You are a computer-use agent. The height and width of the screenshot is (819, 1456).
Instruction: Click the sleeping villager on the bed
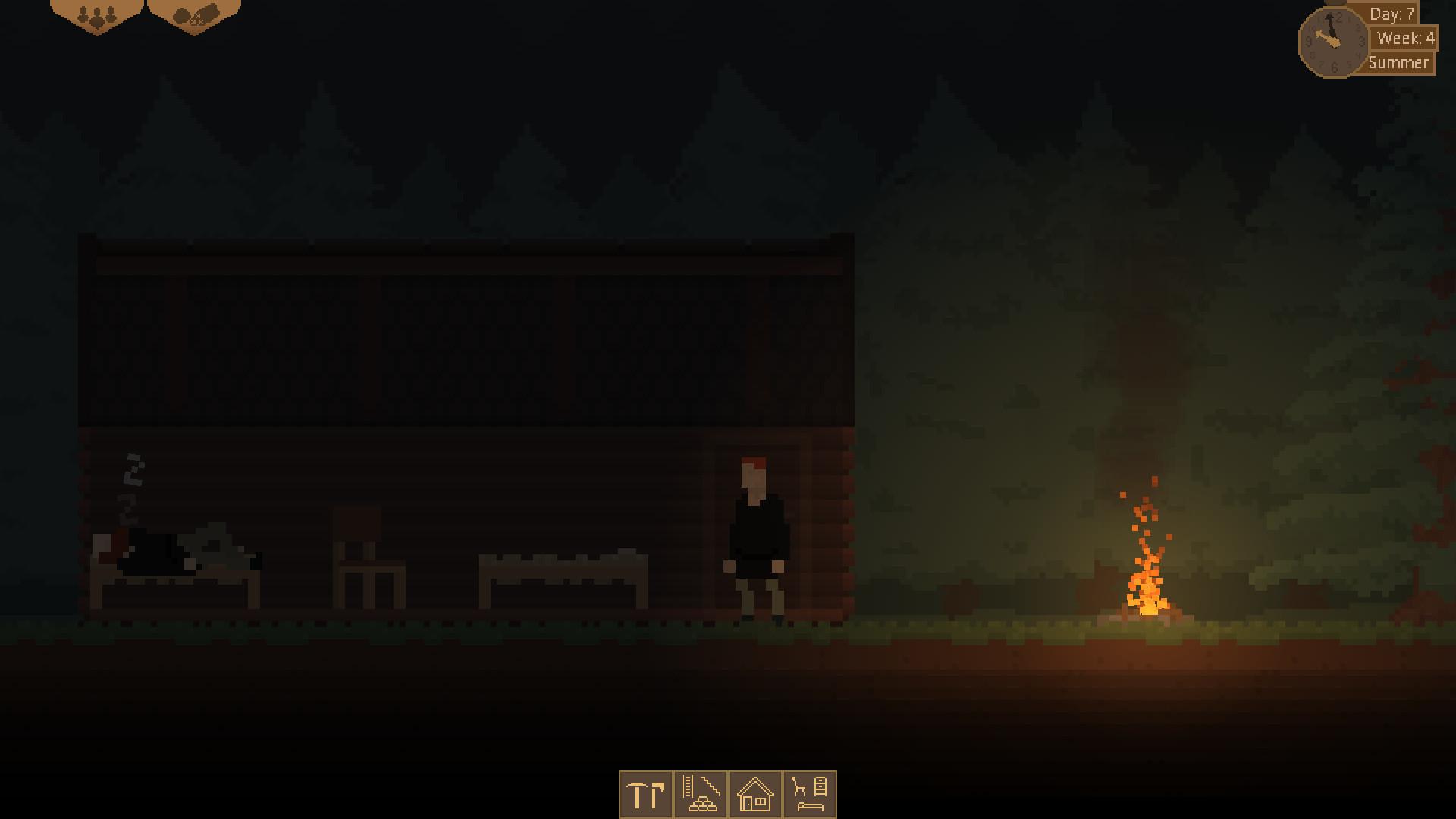click(x=174, y=550)
